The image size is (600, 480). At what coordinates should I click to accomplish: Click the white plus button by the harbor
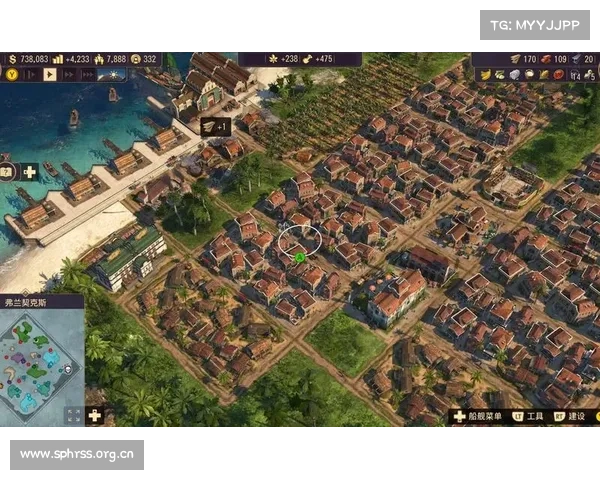(29, 172)
